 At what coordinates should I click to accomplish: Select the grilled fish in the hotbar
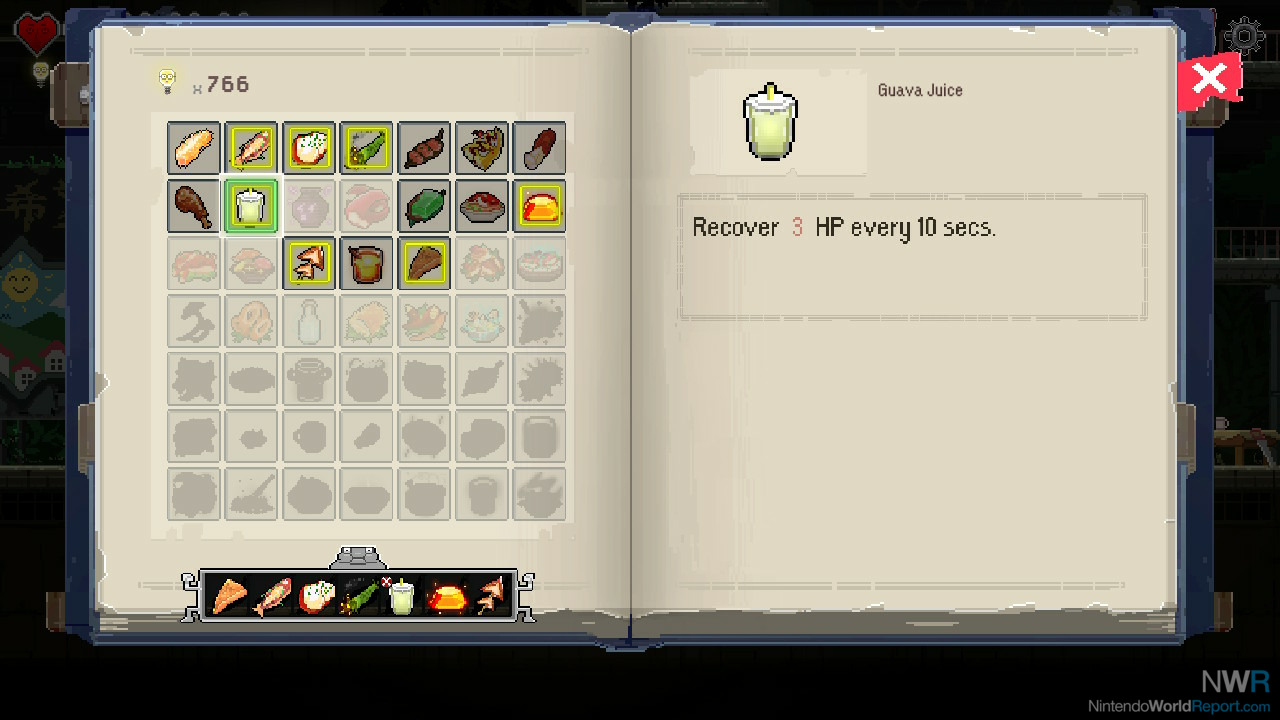click(x=273, y=597)
